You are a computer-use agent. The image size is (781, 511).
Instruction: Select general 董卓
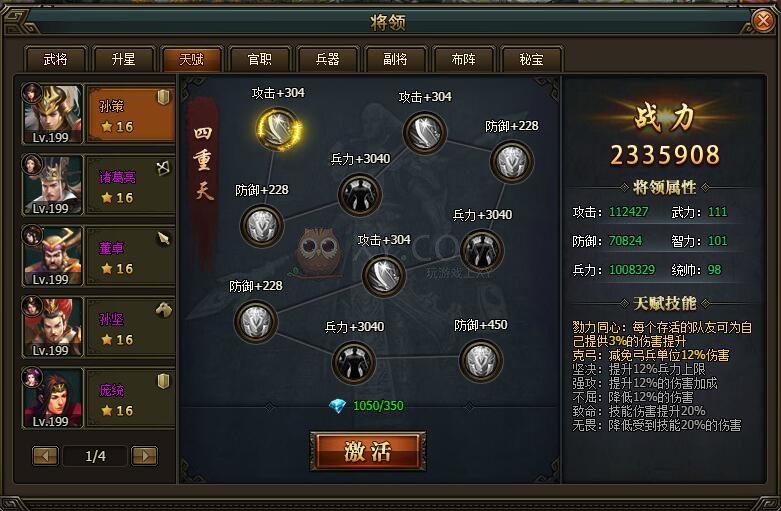click(98, 256)
